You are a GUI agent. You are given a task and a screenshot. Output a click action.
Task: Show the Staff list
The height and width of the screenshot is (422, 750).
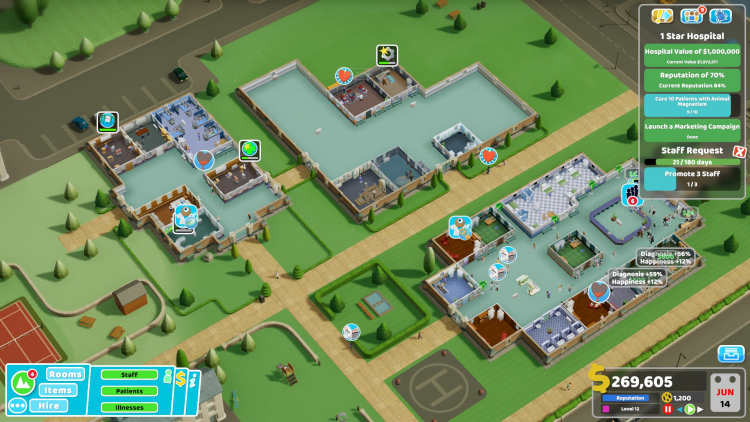(x=130, y=375)
